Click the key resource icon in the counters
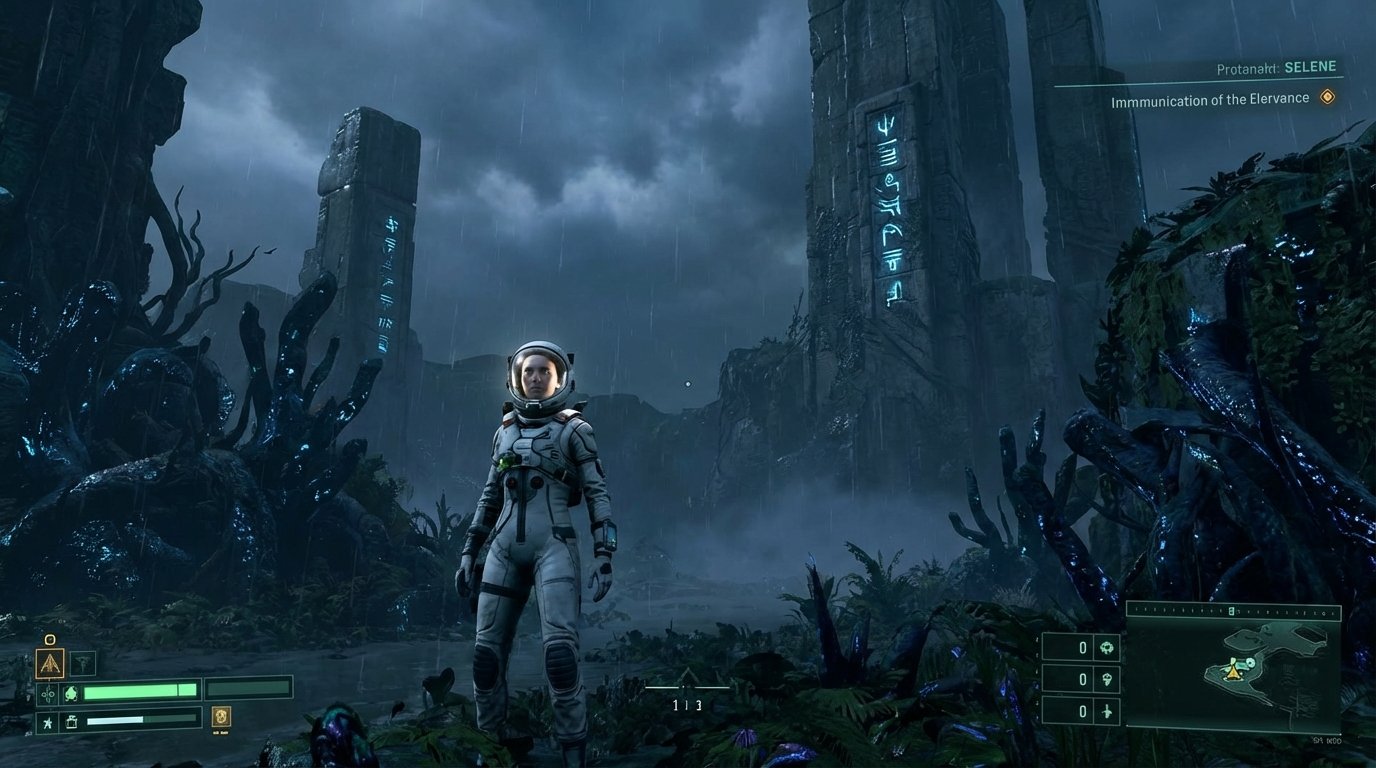1376x768 pixels. [x=1107, y=678]
